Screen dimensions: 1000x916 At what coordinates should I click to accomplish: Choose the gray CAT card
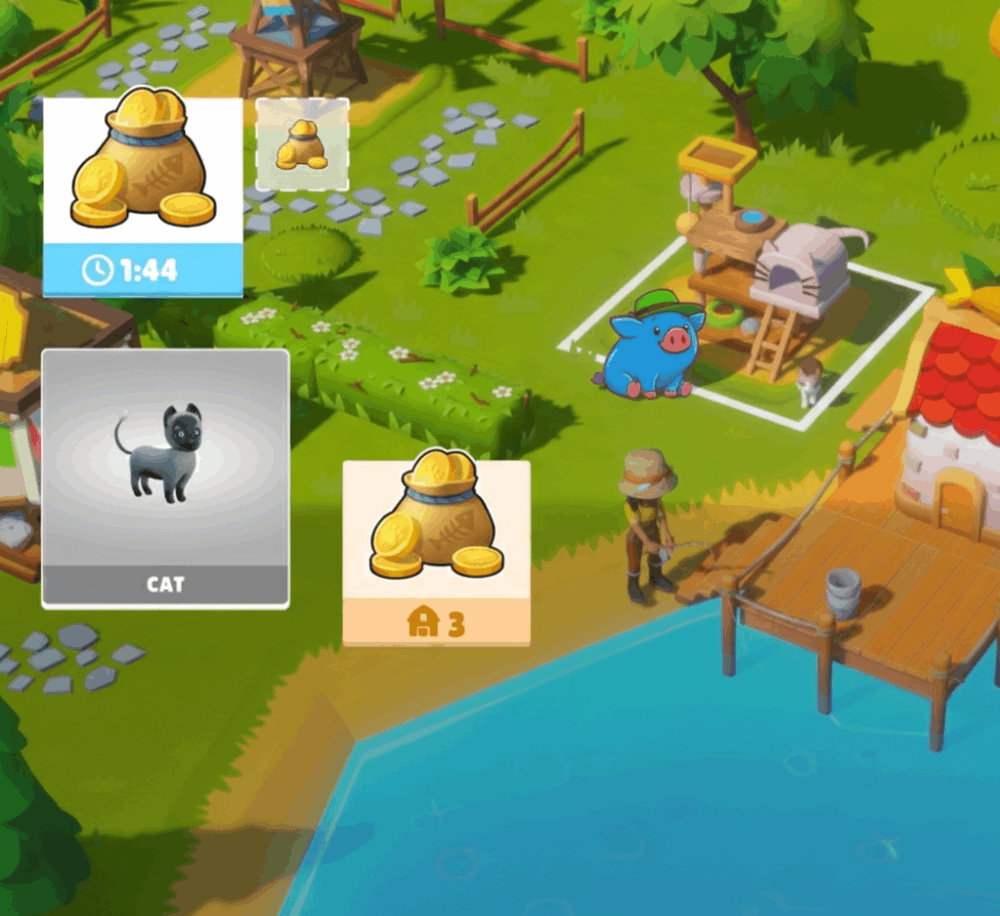click(x=165, y=478)
